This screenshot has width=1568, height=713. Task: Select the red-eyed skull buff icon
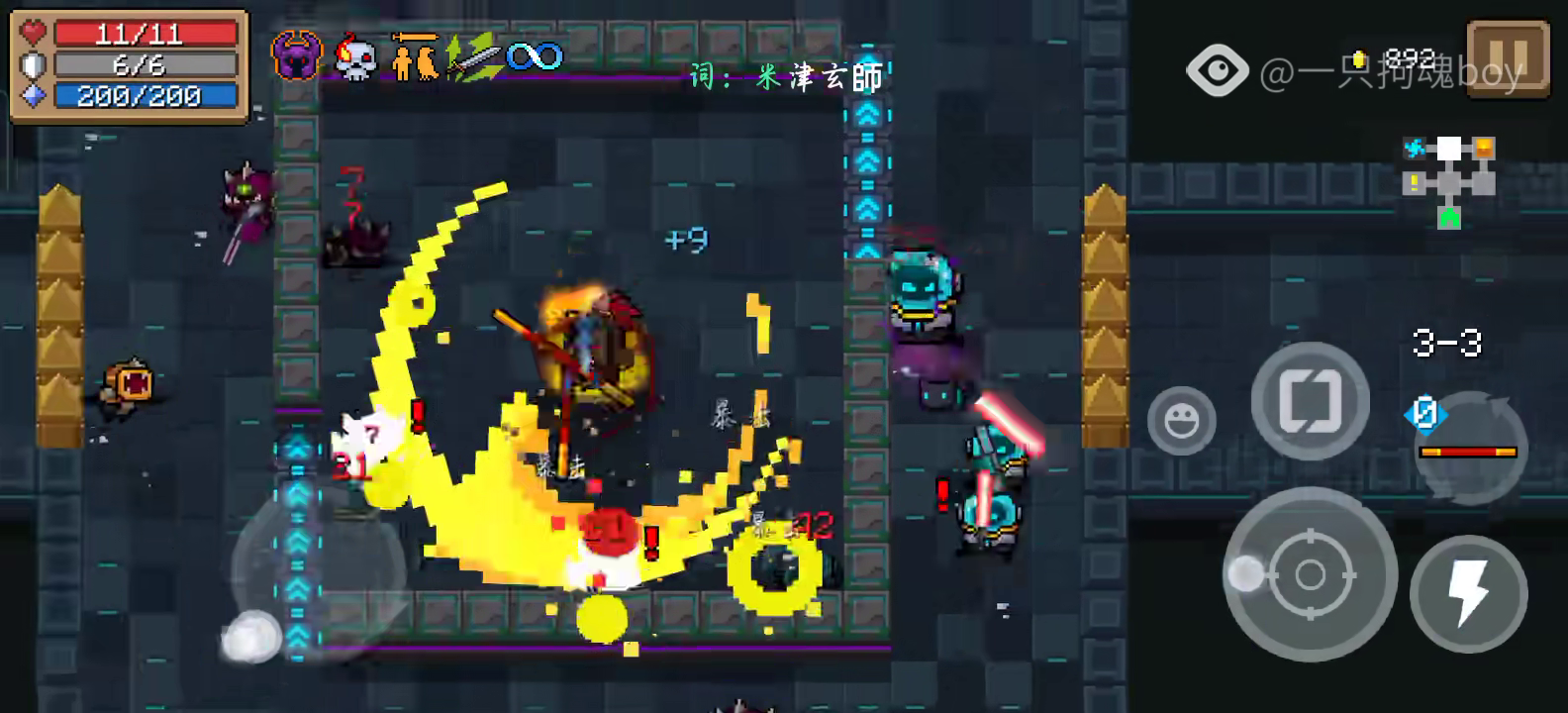pyautogui.click(x=355, y=56)
